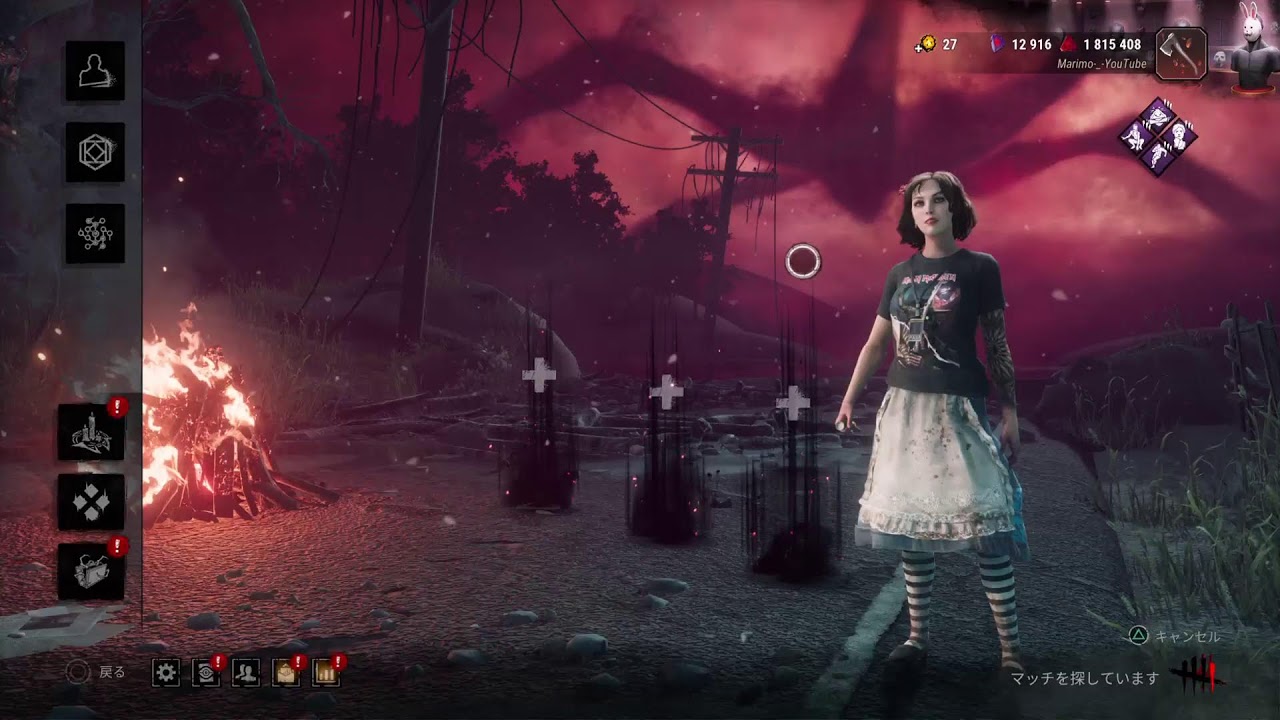Open the eye news icon
Screen dimensions: 1280x720
(206, 672)
